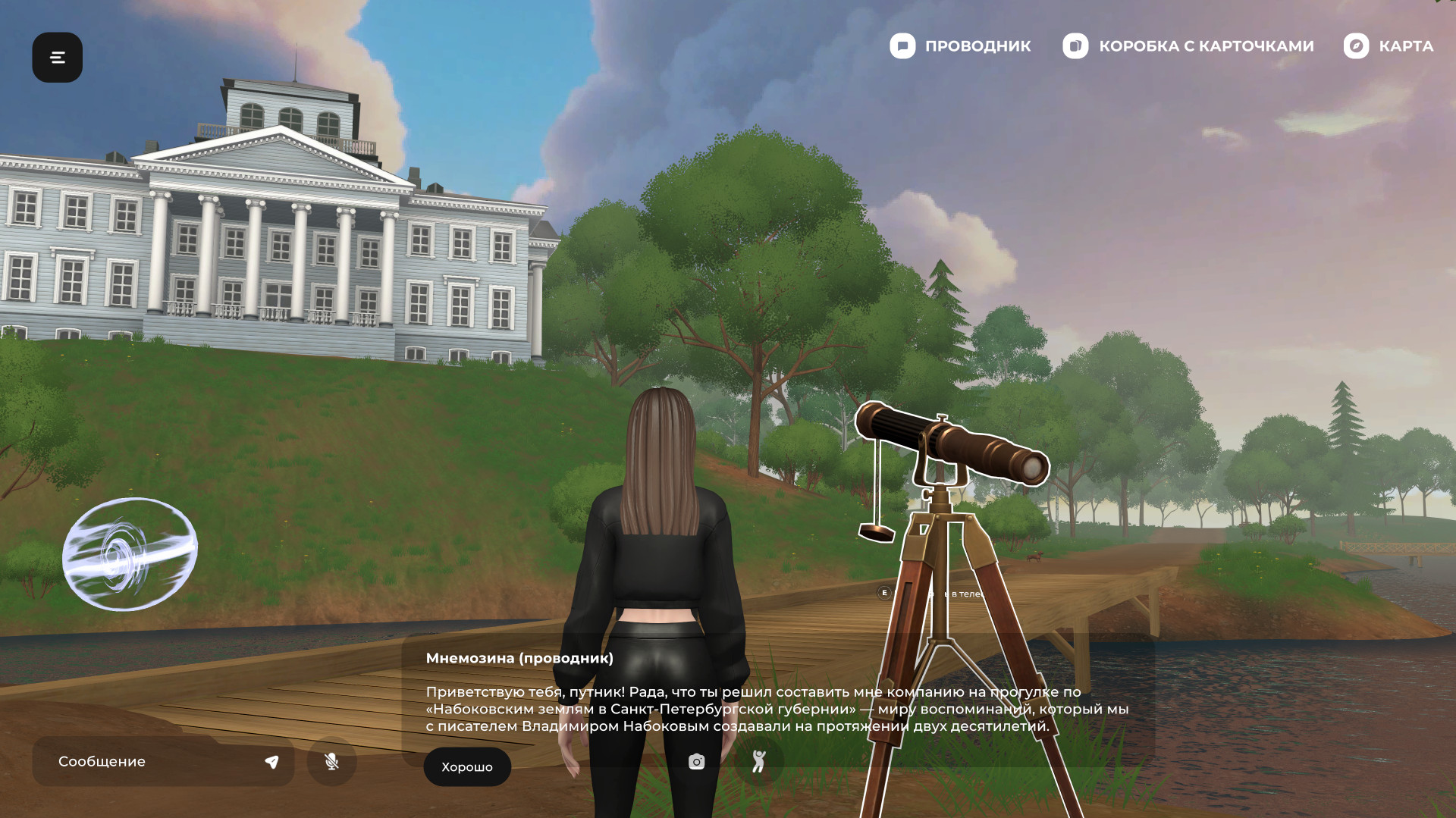The height and width of the screenshot is (818, 1456).
Task: Activate the swirling portal orb
Action: tap(130, 554)
